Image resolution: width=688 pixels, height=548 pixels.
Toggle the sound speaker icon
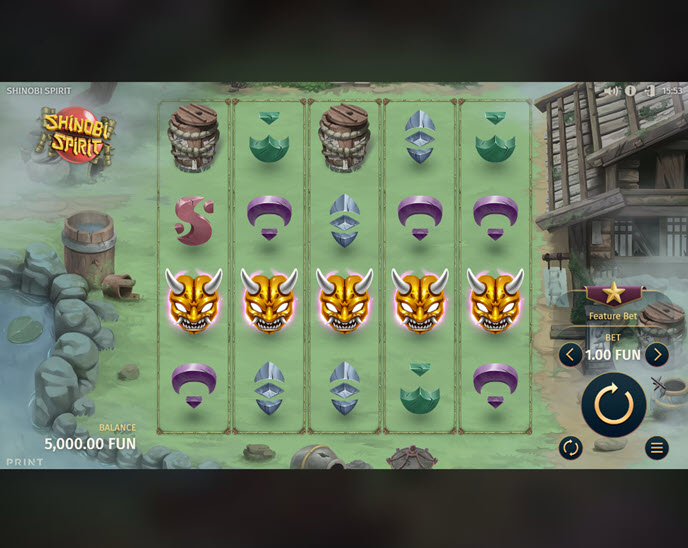[x=611, y=91]
